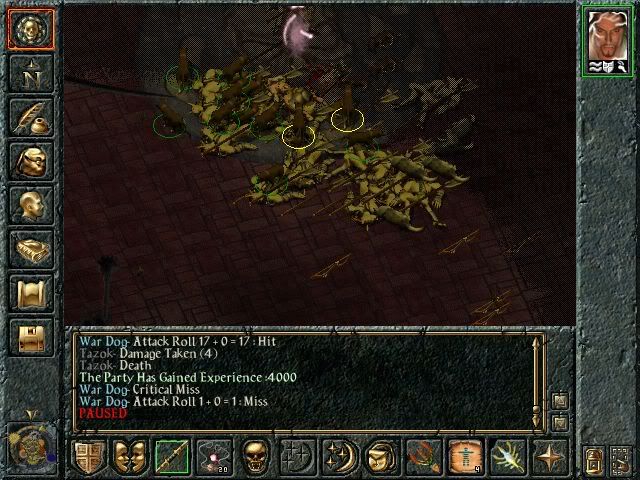The width and height of the screenshot is (640, 480).
Task: Use the scroll quick item slot
Action: pos(463,456)
